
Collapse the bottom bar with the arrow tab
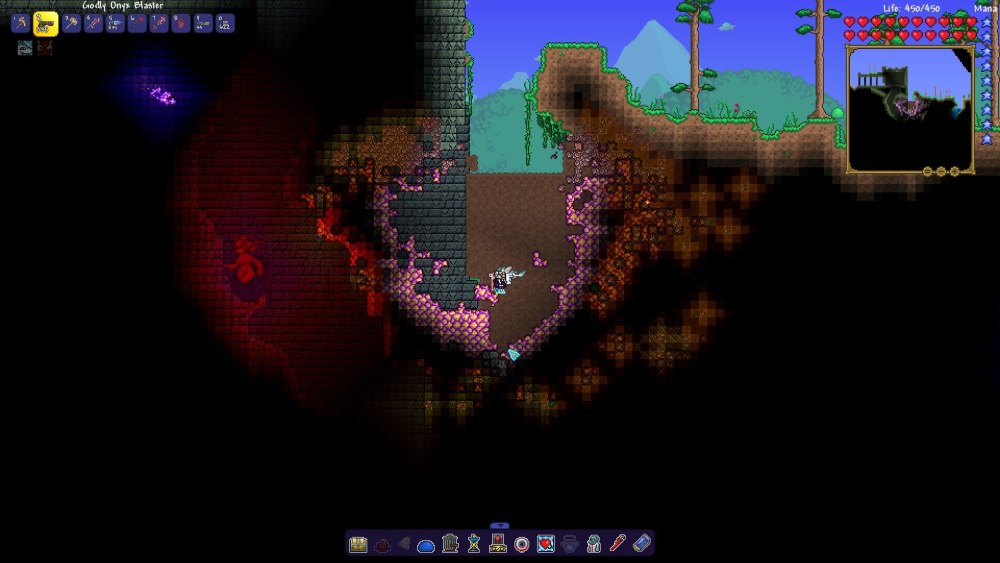[x=500, y=525]
